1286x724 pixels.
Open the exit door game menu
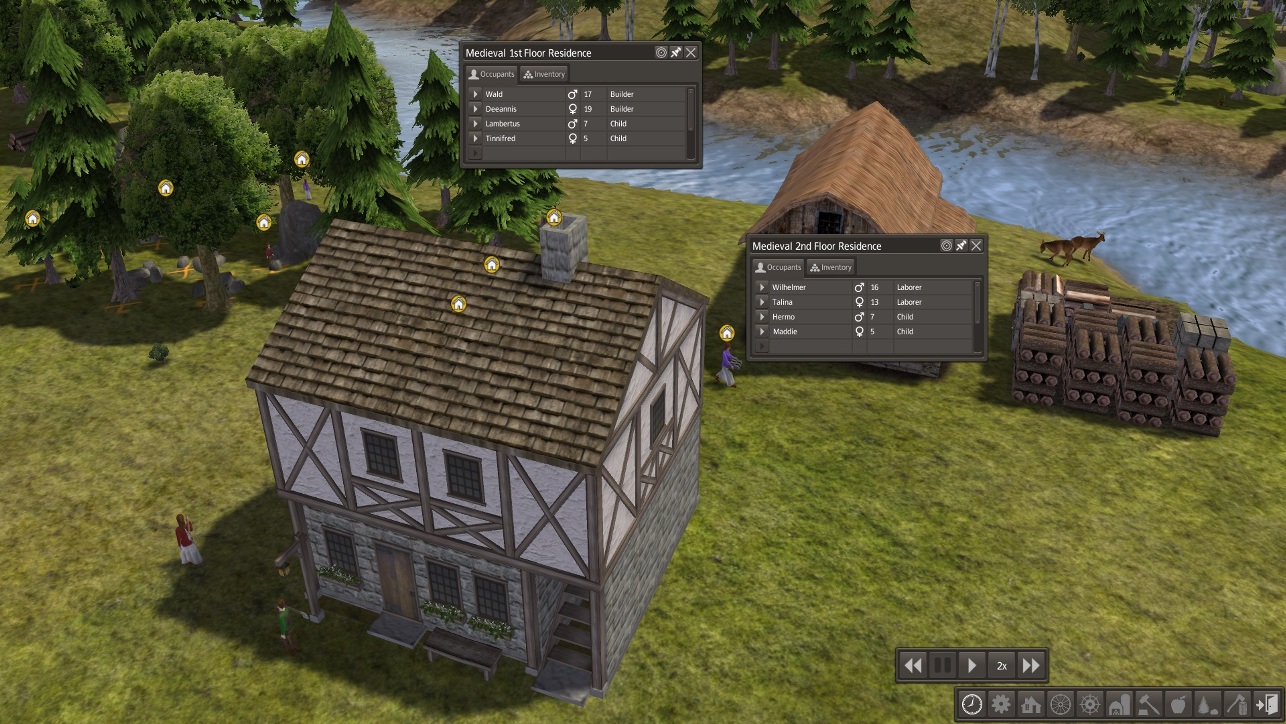(x=1267, y=704)
